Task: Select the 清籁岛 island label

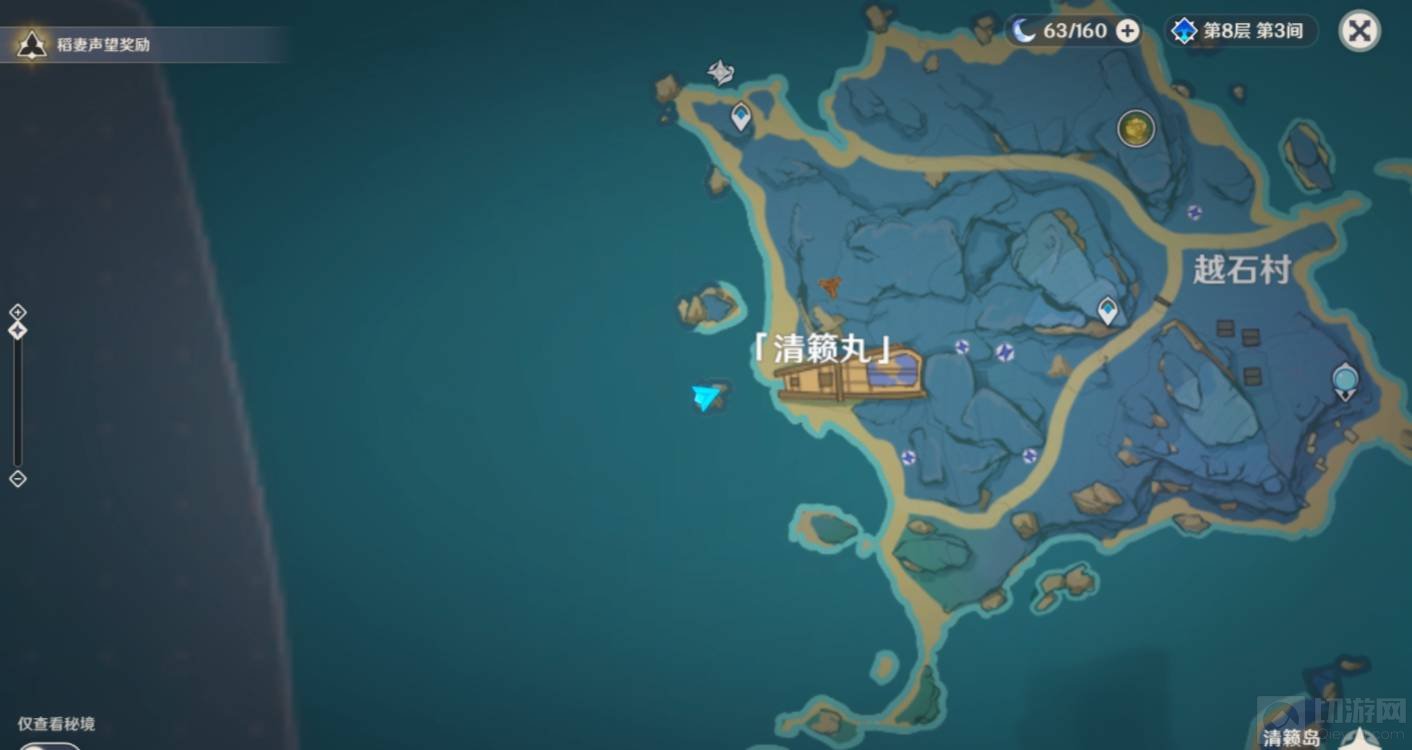Action: (1291, 738)
